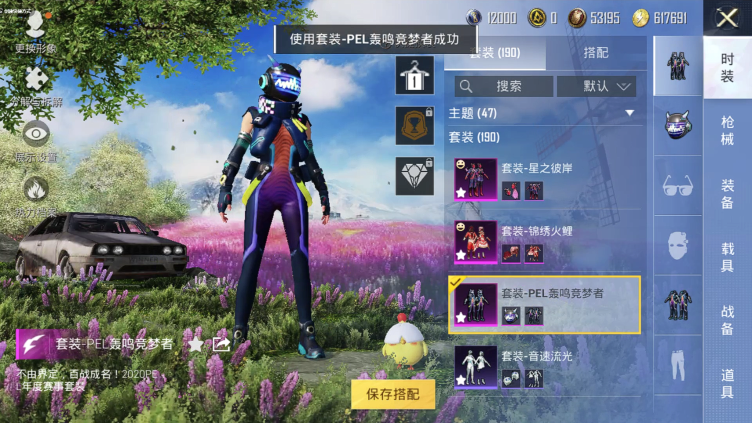Click the 搜索 search box
The width and height of the screenshot is (752, 423).
click(x=503, y=86)
